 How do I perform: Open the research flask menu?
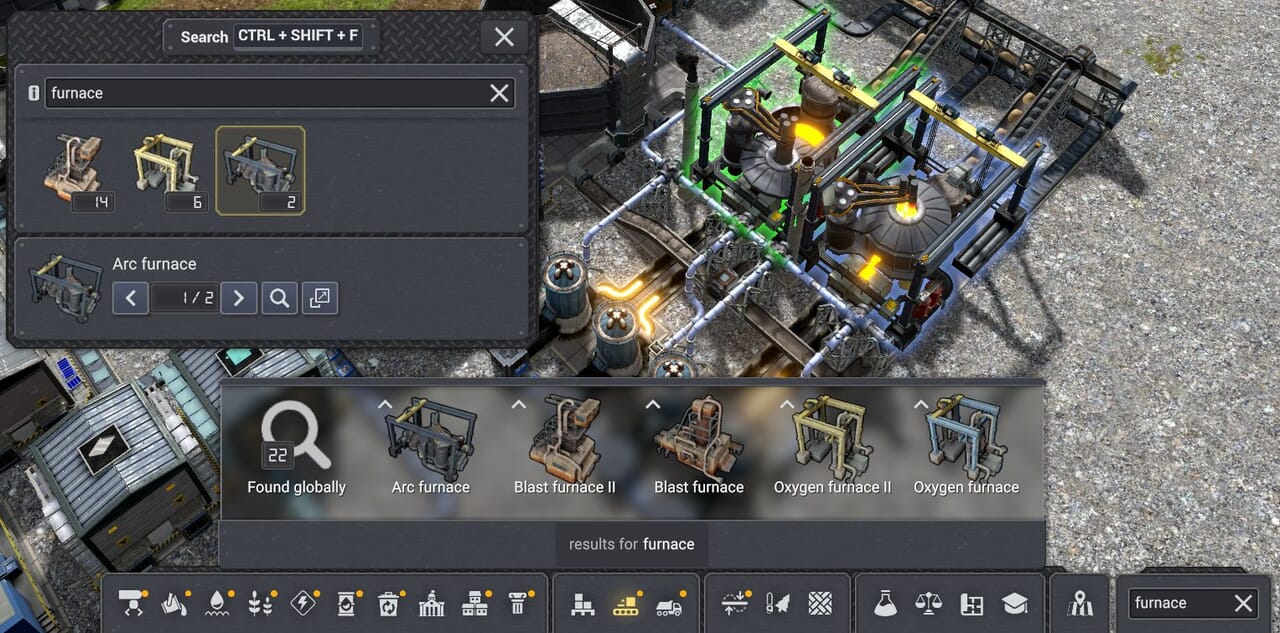pos(884,603)
